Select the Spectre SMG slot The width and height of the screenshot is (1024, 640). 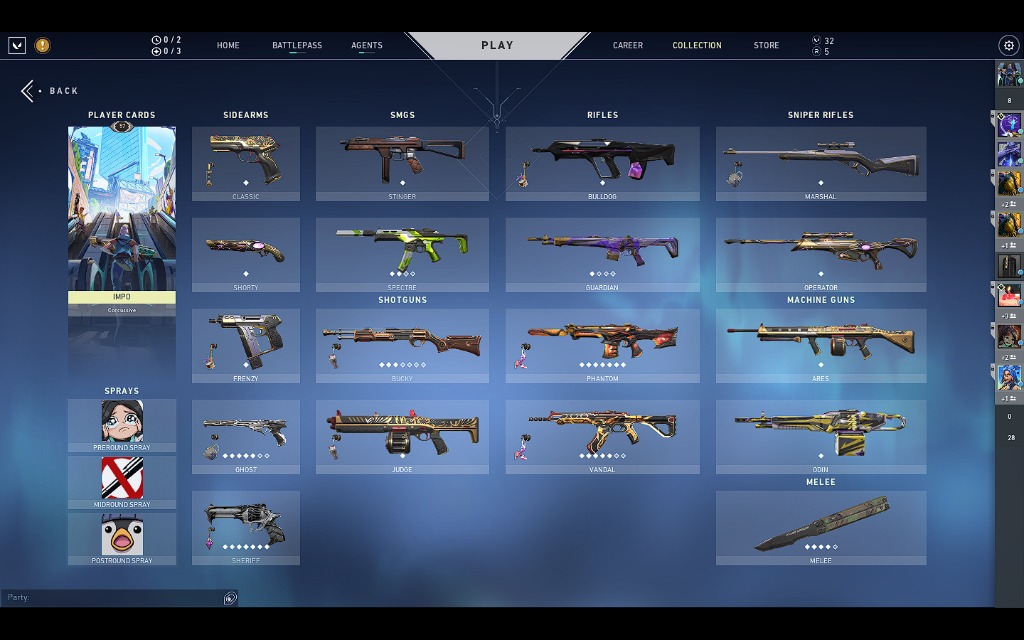402,254
